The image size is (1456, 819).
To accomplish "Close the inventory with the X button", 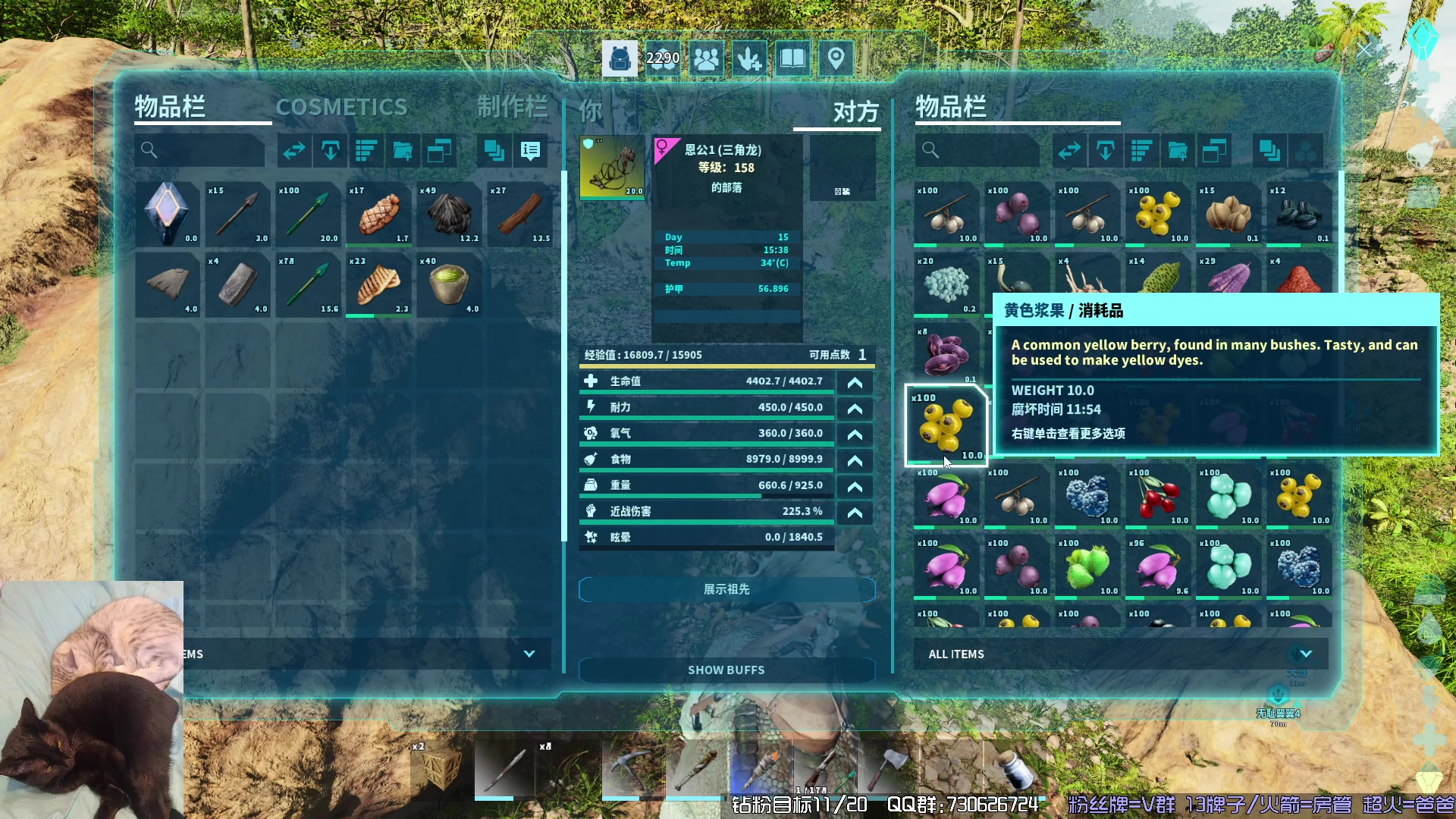I will (1365, 51).
